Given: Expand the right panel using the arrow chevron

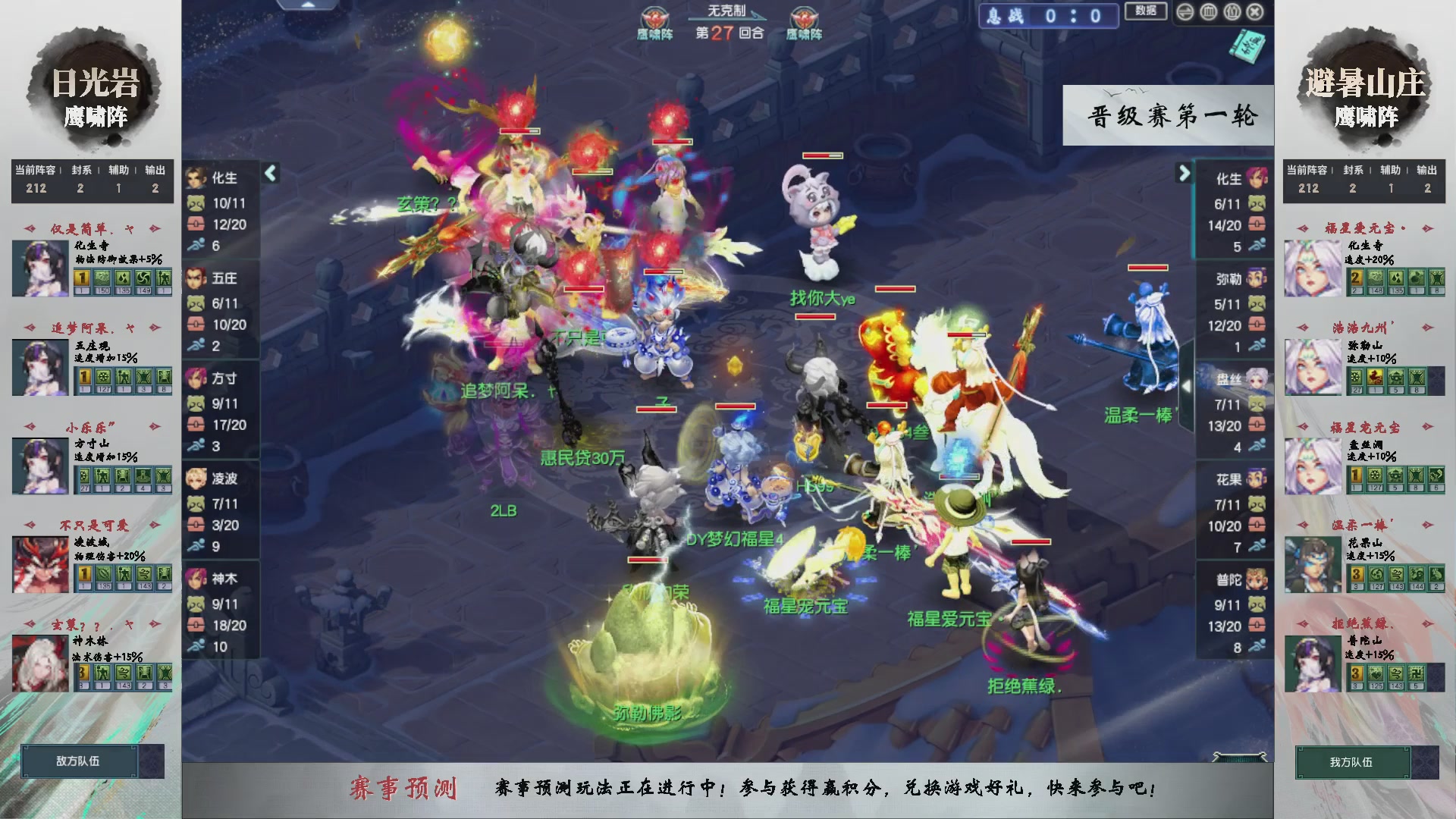Looking at the screenshot, I should point(1184,173).
